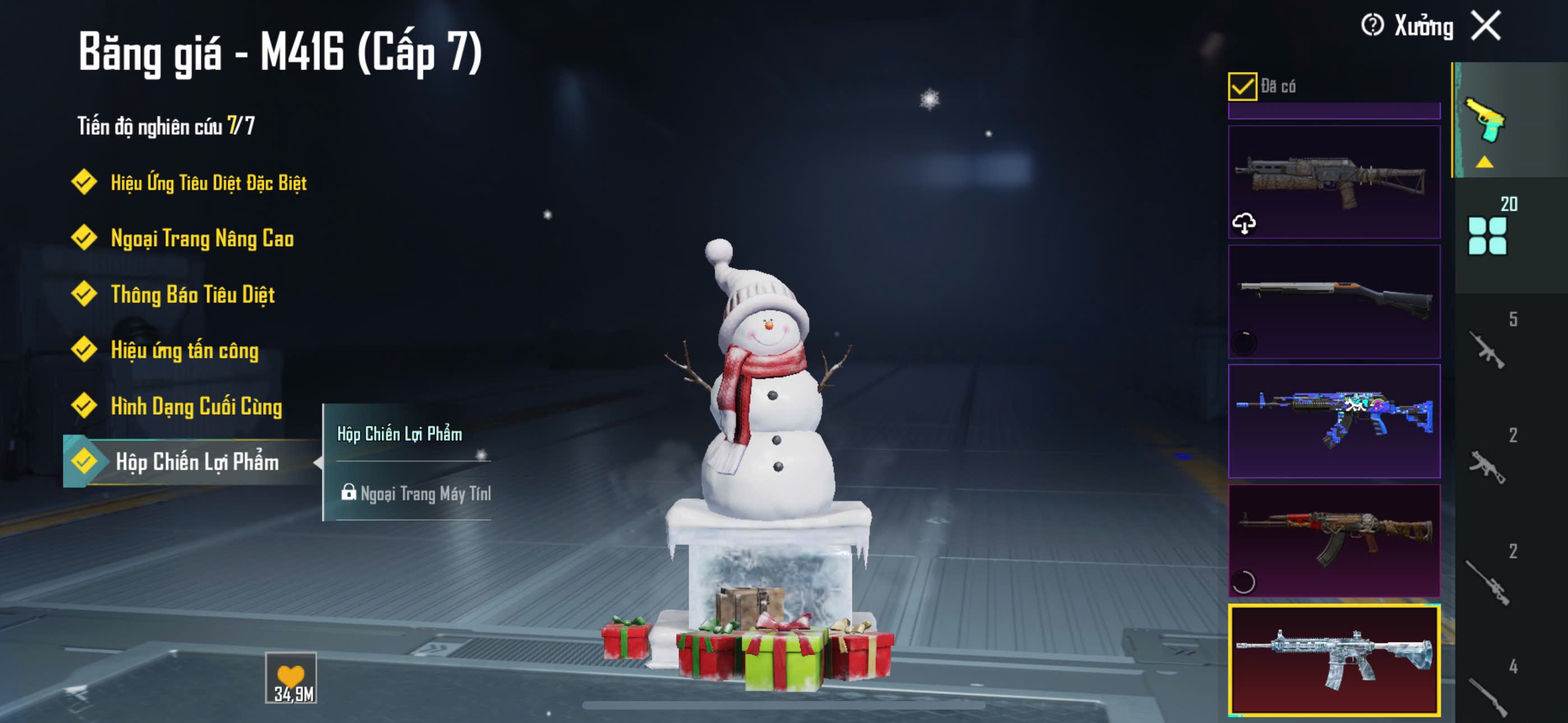Switch to the assault rifle category with 5
Viewport: 1568px width, 723px height.
click(x=1487, y=349)
